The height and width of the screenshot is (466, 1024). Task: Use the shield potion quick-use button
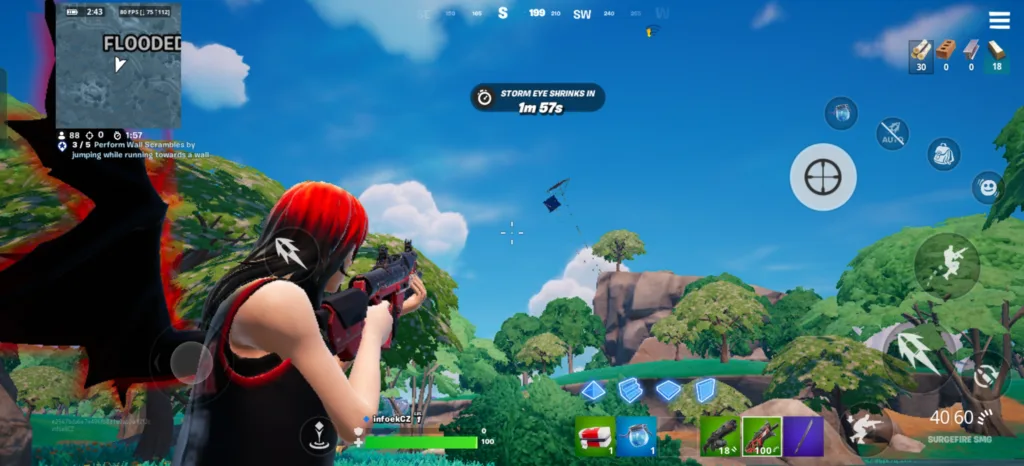(841, 112)
